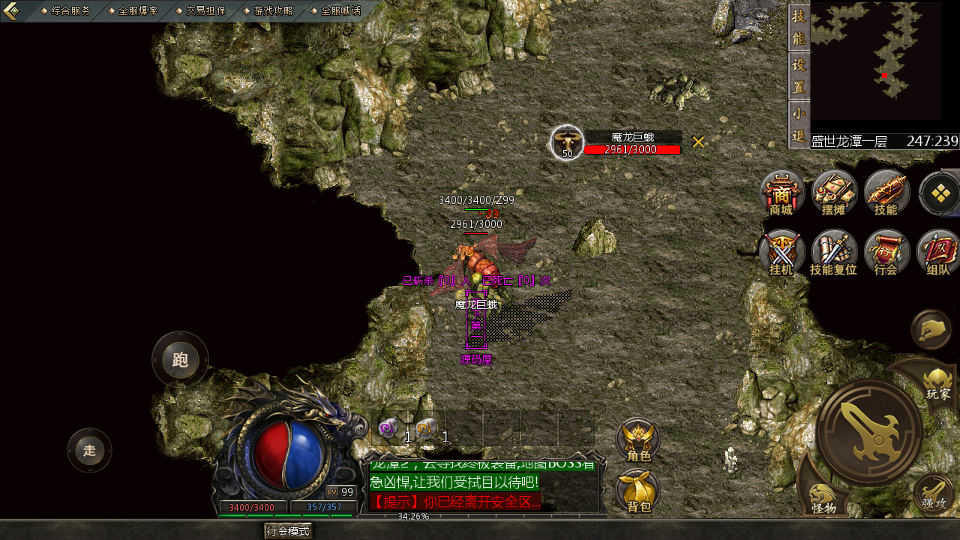Click the 技能复位 skill reset icon
The height and width of the screenshot is (540, 960).
tap(834, 254)
